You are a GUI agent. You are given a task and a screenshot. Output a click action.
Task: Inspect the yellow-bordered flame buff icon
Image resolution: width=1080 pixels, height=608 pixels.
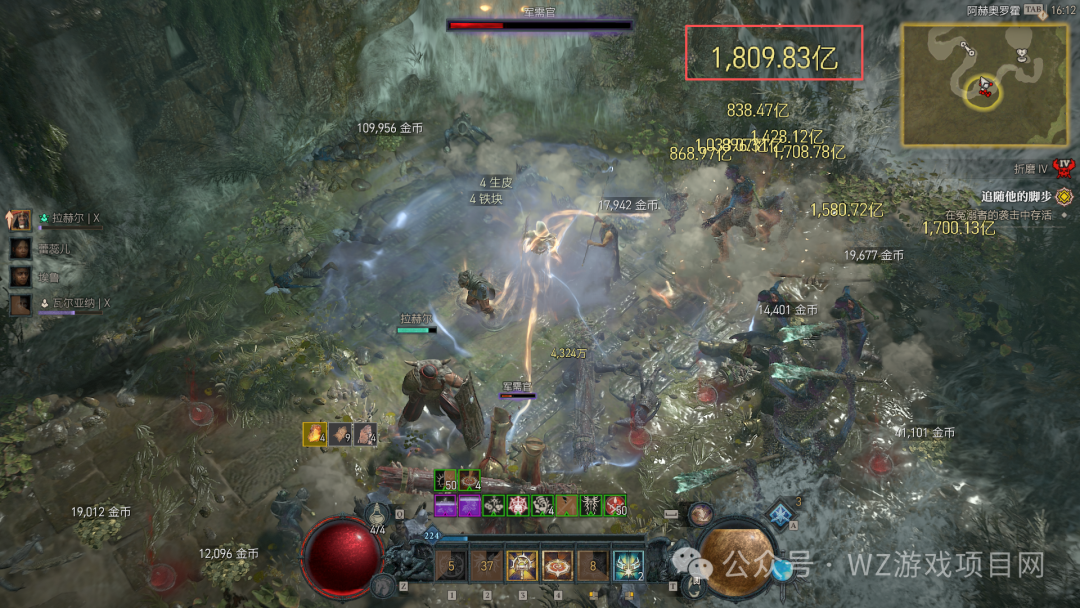(316, 434)
